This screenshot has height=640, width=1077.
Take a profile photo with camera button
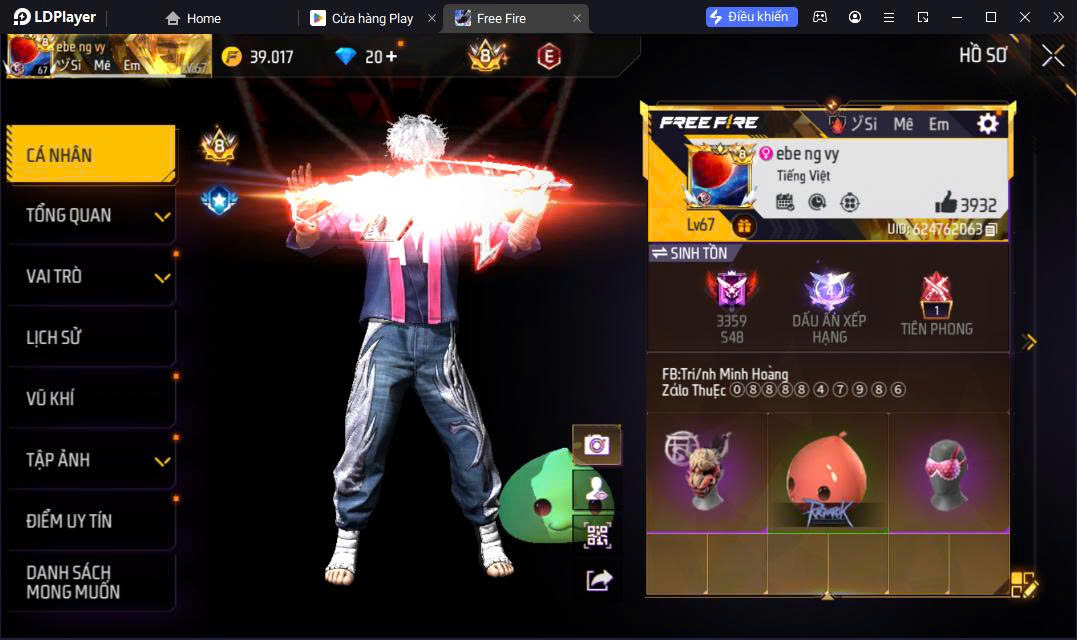(x=597, y=445)
